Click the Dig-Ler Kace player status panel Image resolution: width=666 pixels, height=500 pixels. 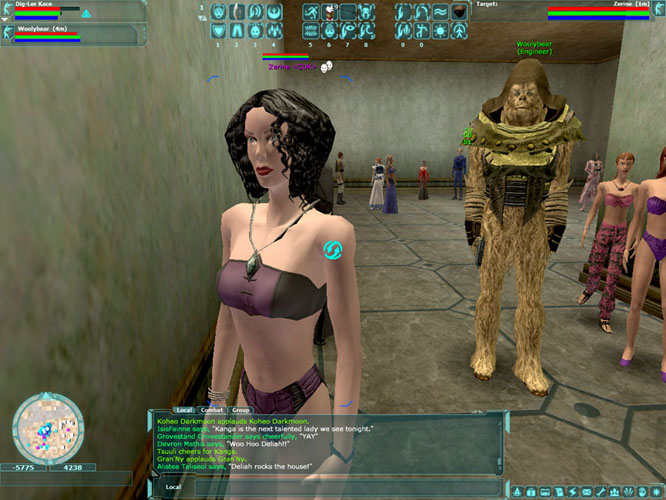click(x=47, y=11)
